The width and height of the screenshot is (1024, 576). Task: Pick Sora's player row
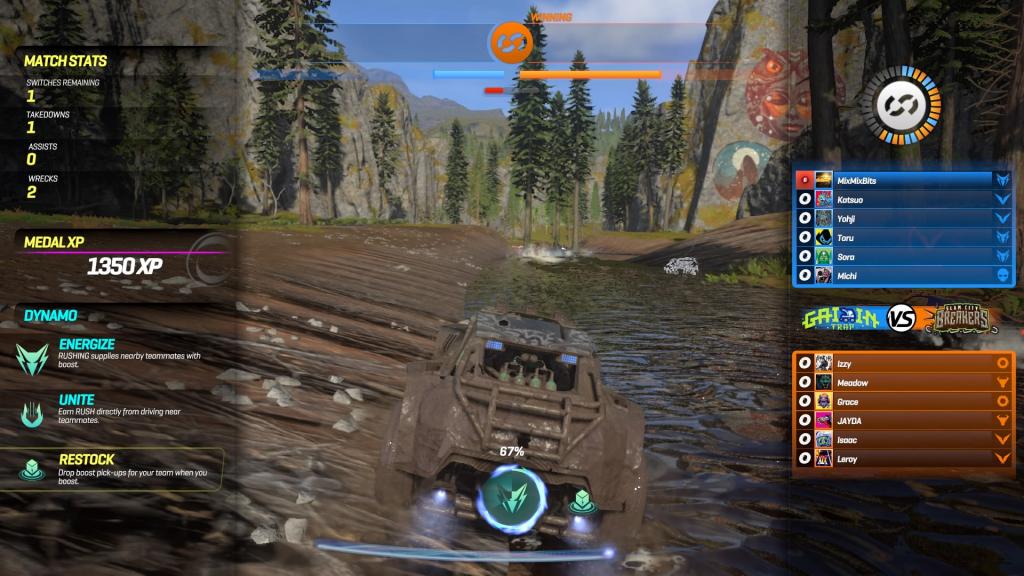pos(905,257)
